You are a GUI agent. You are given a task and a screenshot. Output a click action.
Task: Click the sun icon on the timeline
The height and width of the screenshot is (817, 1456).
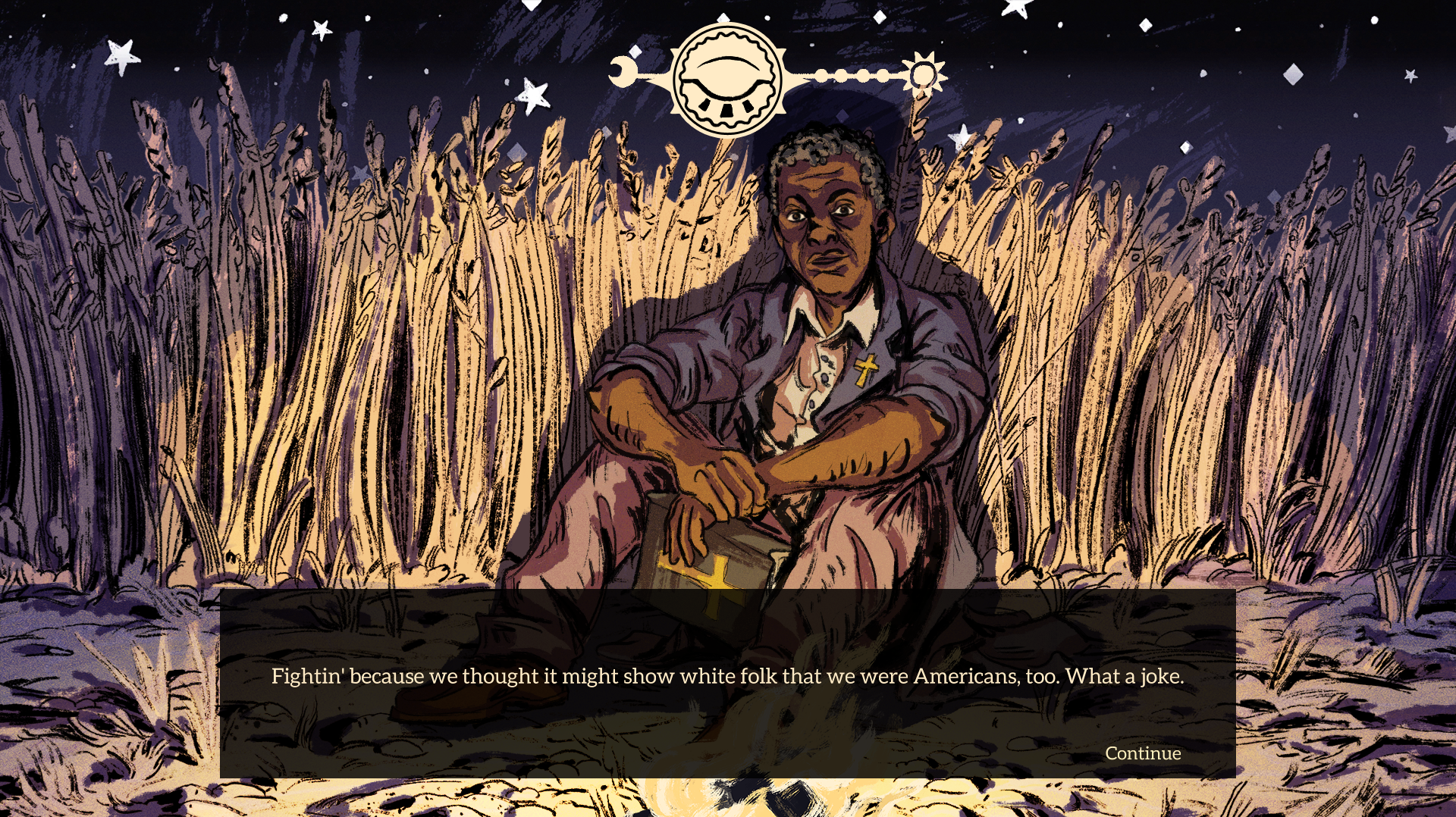(x=924, y=73)
